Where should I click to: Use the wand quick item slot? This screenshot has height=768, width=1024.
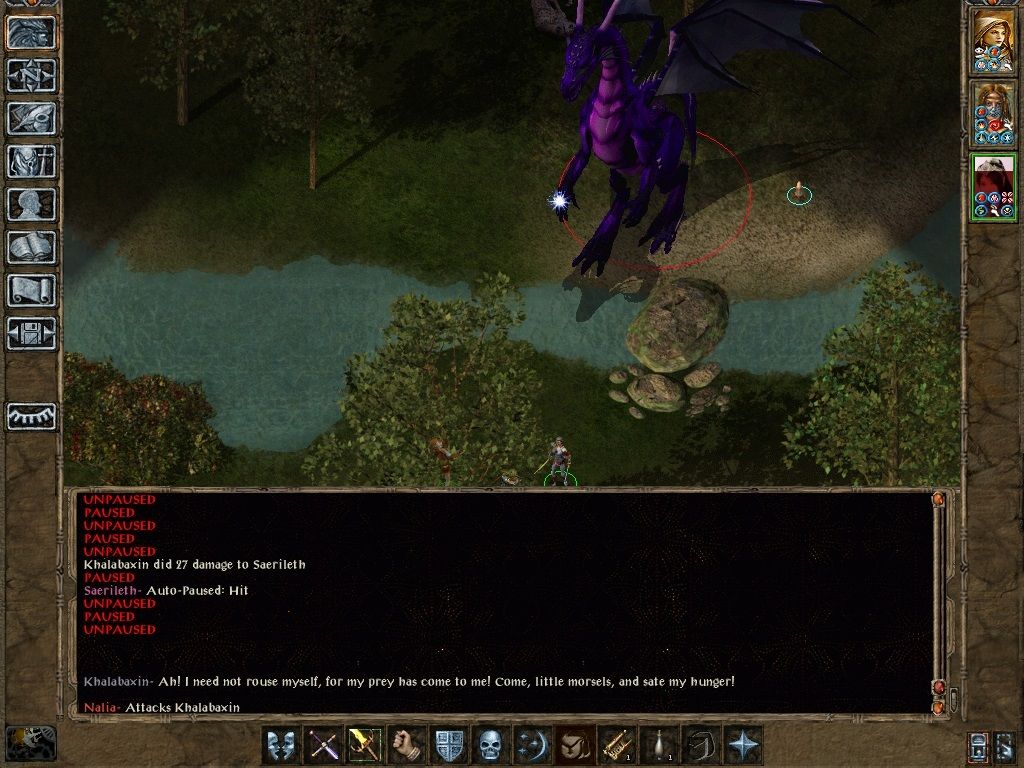point(614,745)
